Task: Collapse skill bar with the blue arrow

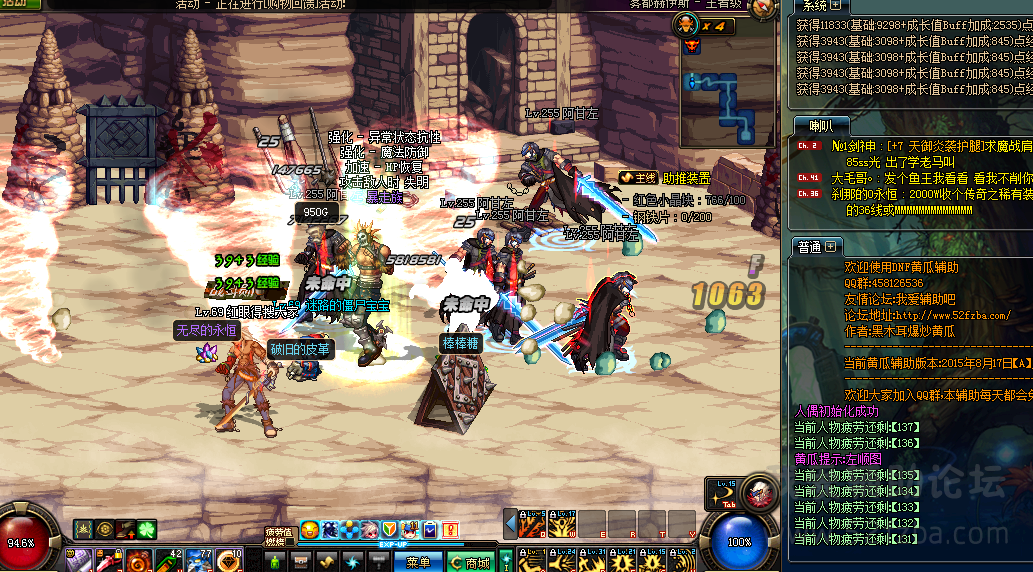Action: [x=510, y=523]
